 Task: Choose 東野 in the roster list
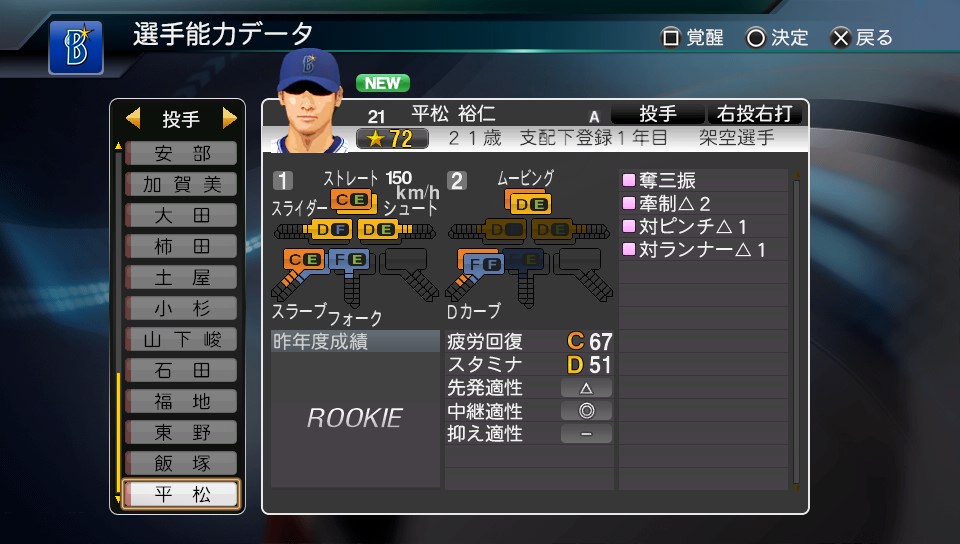[x=182, y=433]
